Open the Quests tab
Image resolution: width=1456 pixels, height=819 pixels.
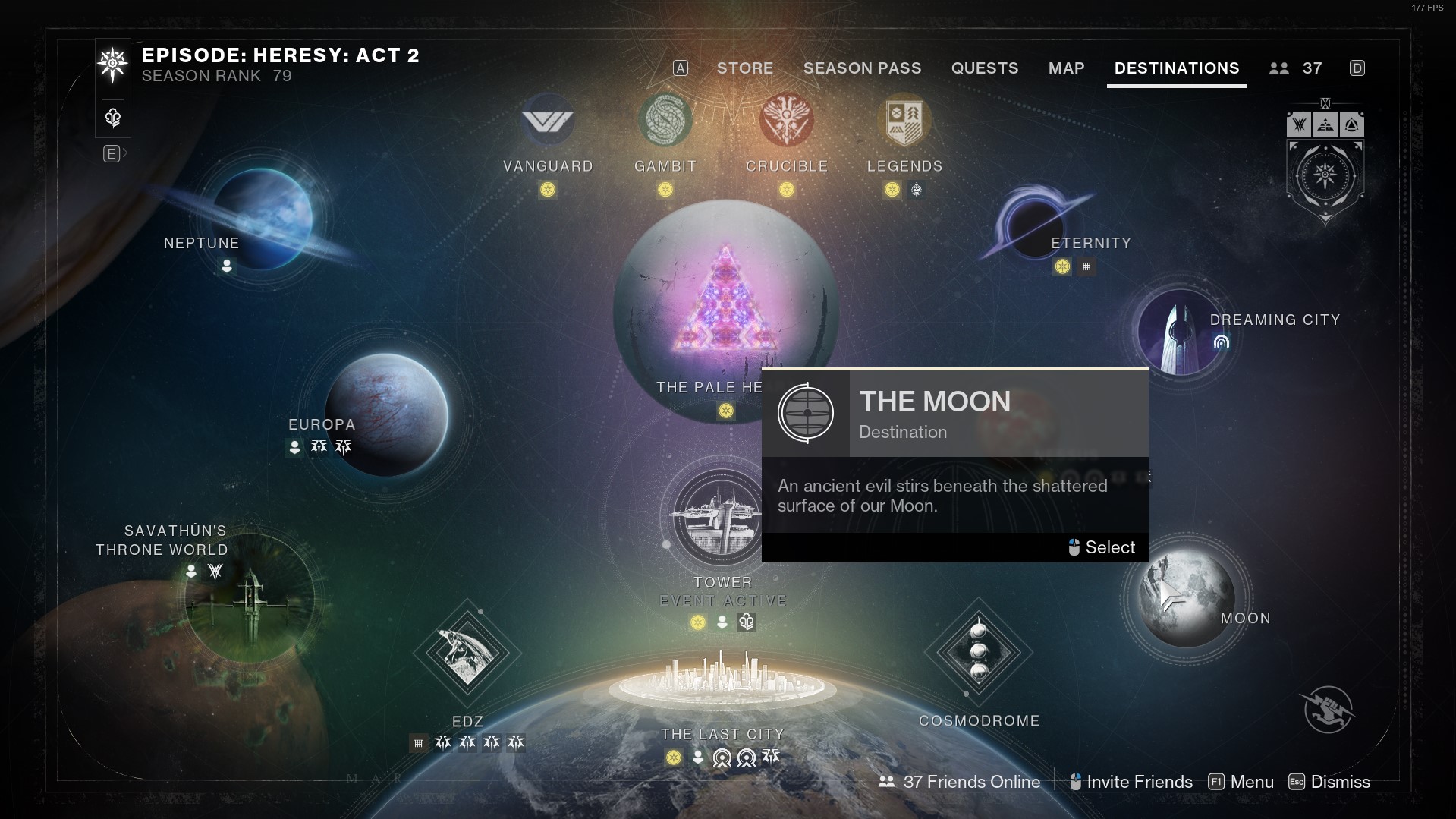pyautogui.click(x=984, y=68)
